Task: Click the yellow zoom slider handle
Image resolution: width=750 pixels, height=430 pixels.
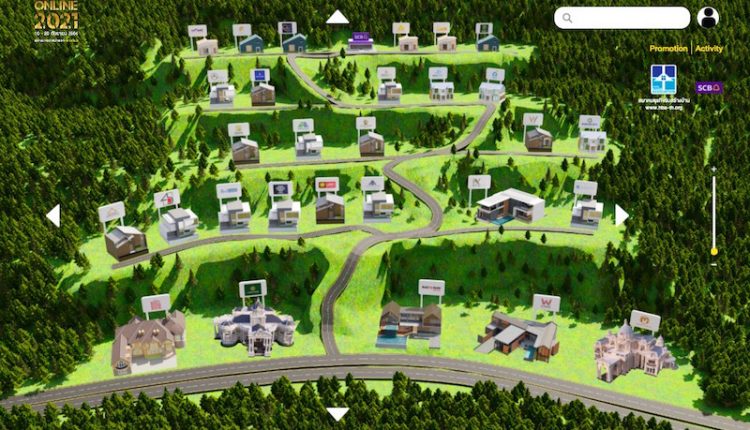Action: [713, 250]
